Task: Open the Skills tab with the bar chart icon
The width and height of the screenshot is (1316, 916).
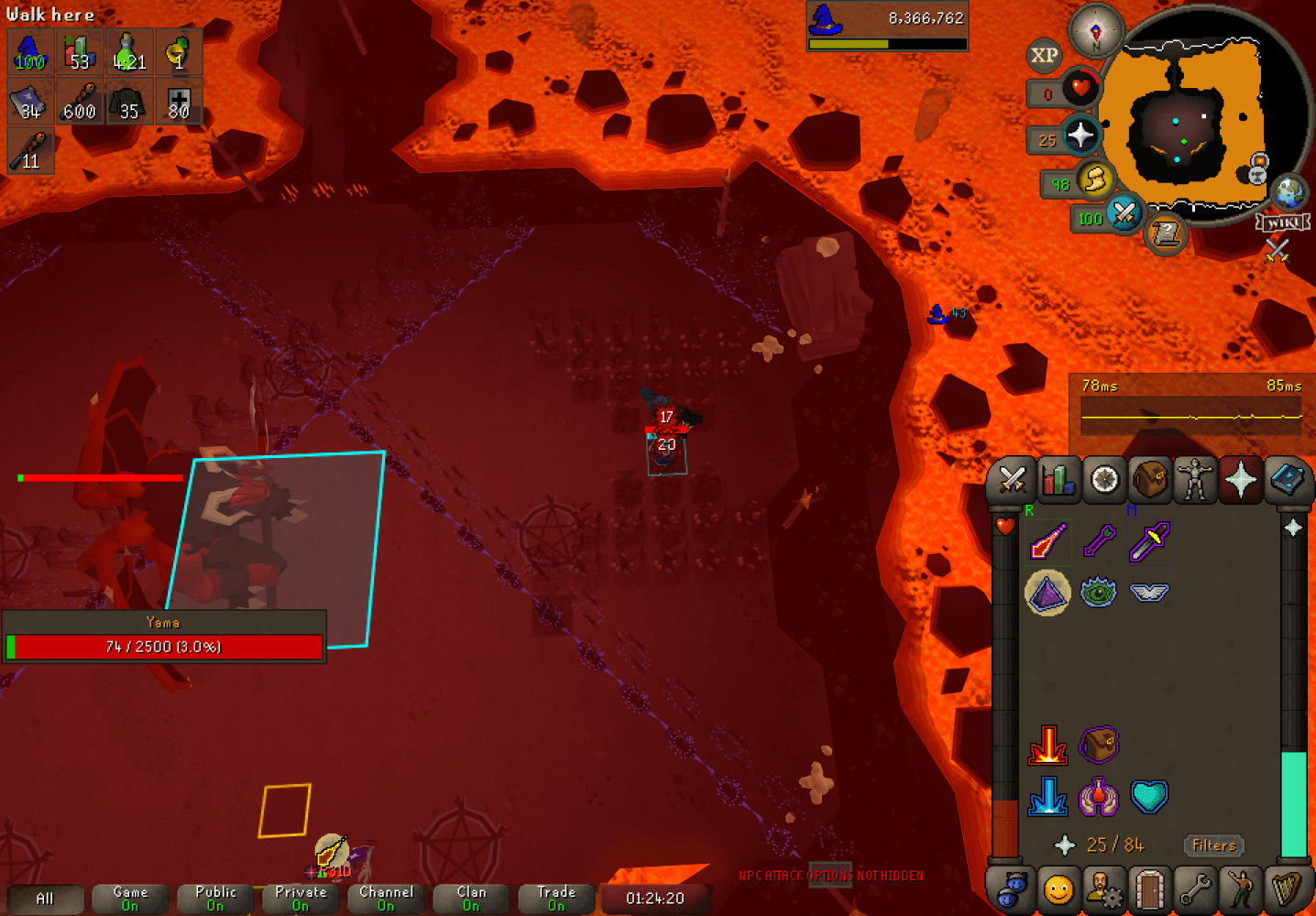Action: click(x=1058, y=479)
